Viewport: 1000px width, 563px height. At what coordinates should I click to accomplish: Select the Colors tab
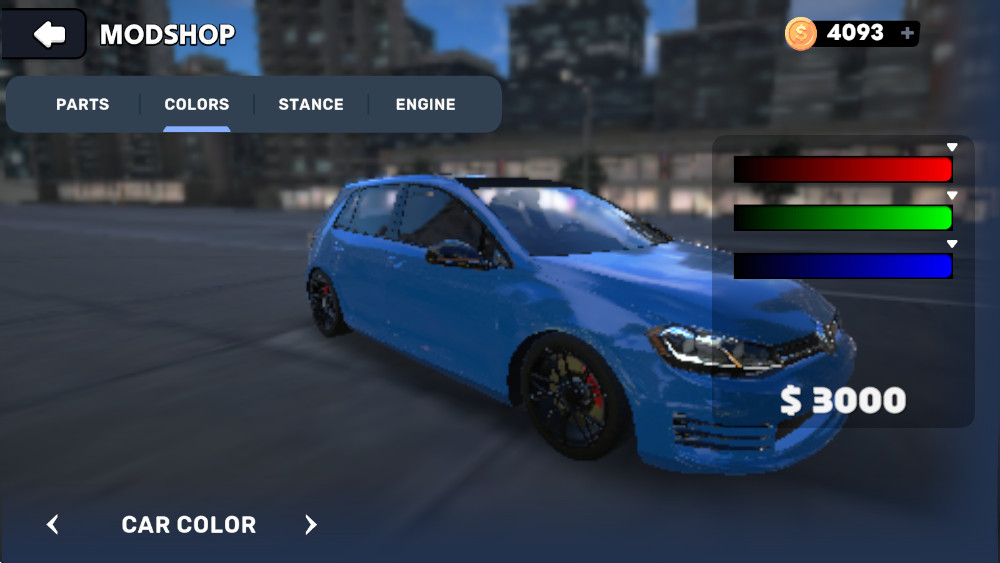(x=197, y=104)
